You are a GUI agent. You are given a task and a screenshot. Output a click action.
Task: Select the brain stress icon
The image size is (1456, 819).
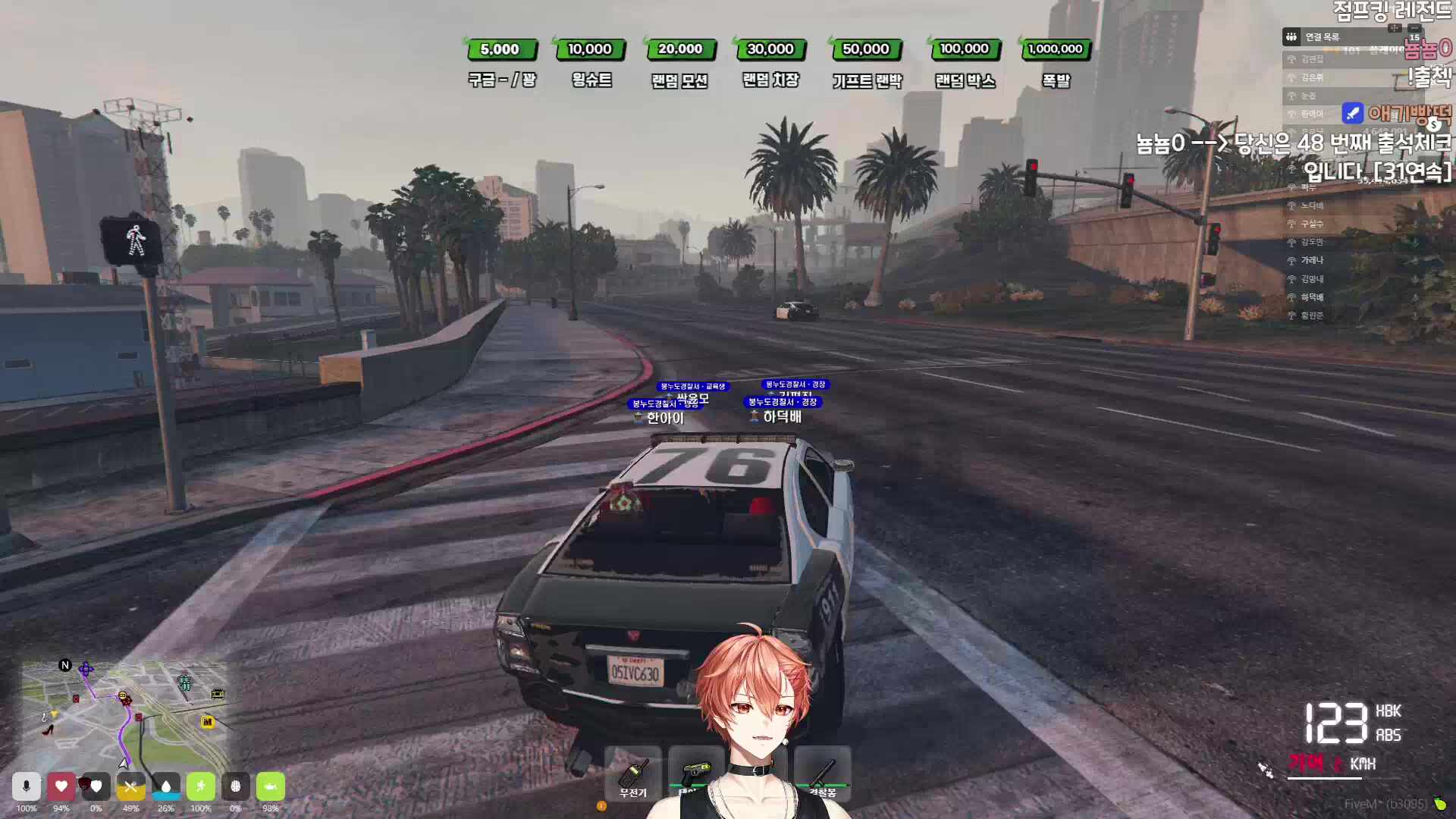(236, 786)
